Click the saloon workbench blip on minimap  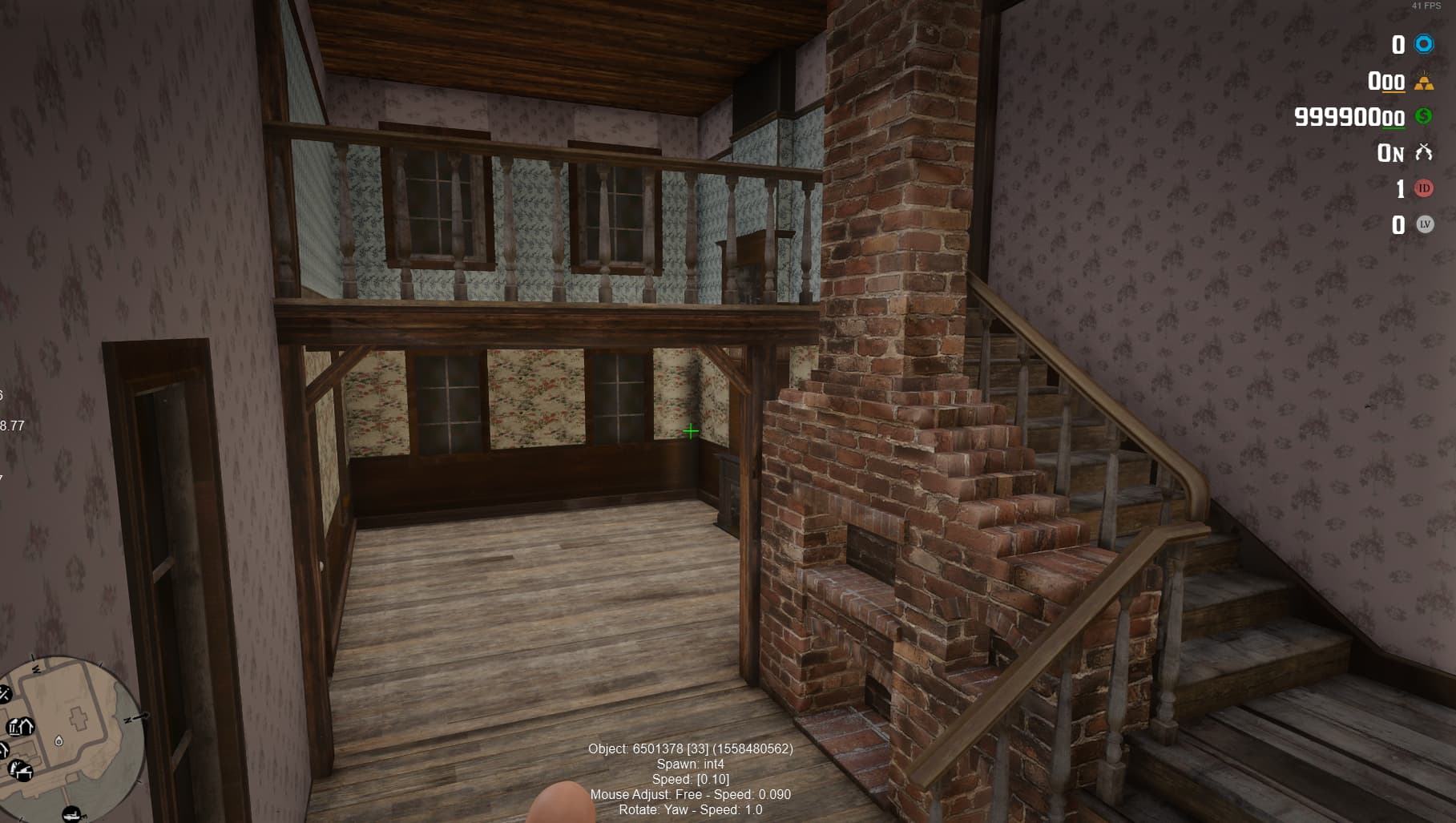click(x=21, y=770)
